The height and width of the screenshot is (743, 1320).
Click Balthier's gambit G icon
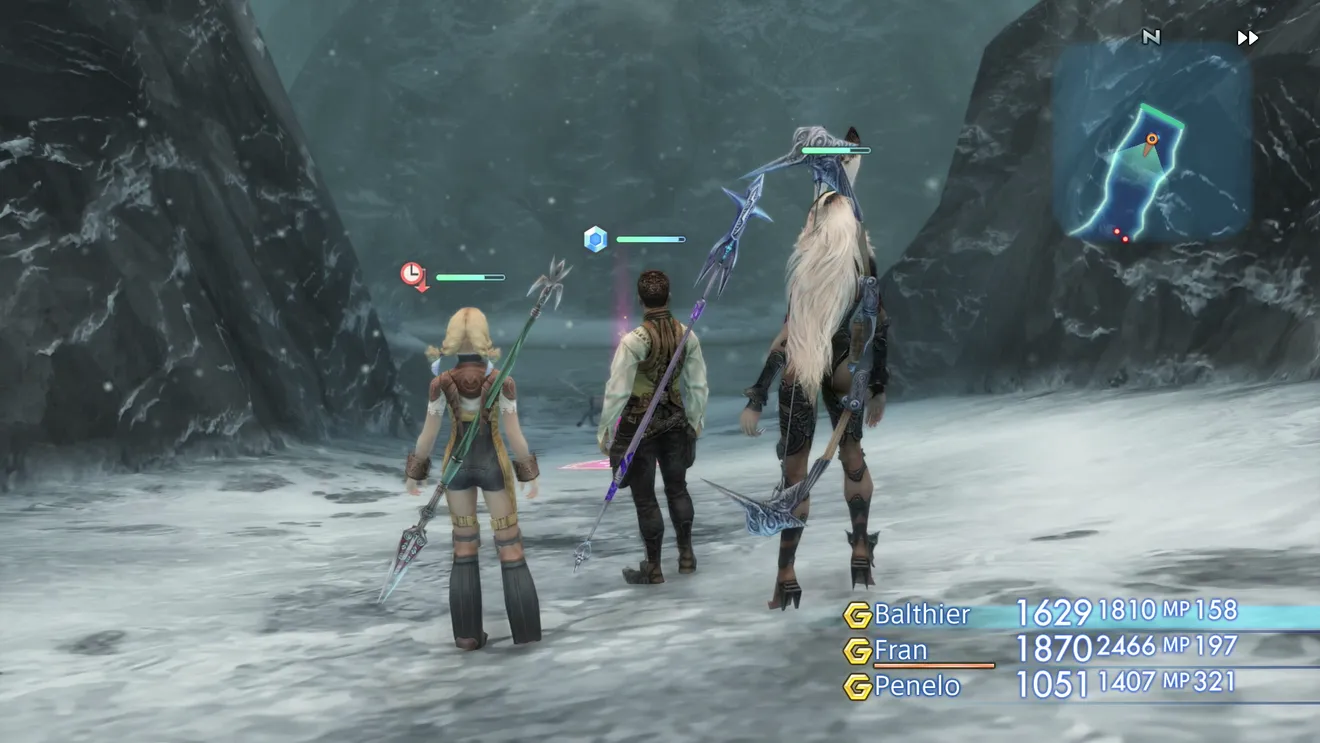tap(857, 615)
